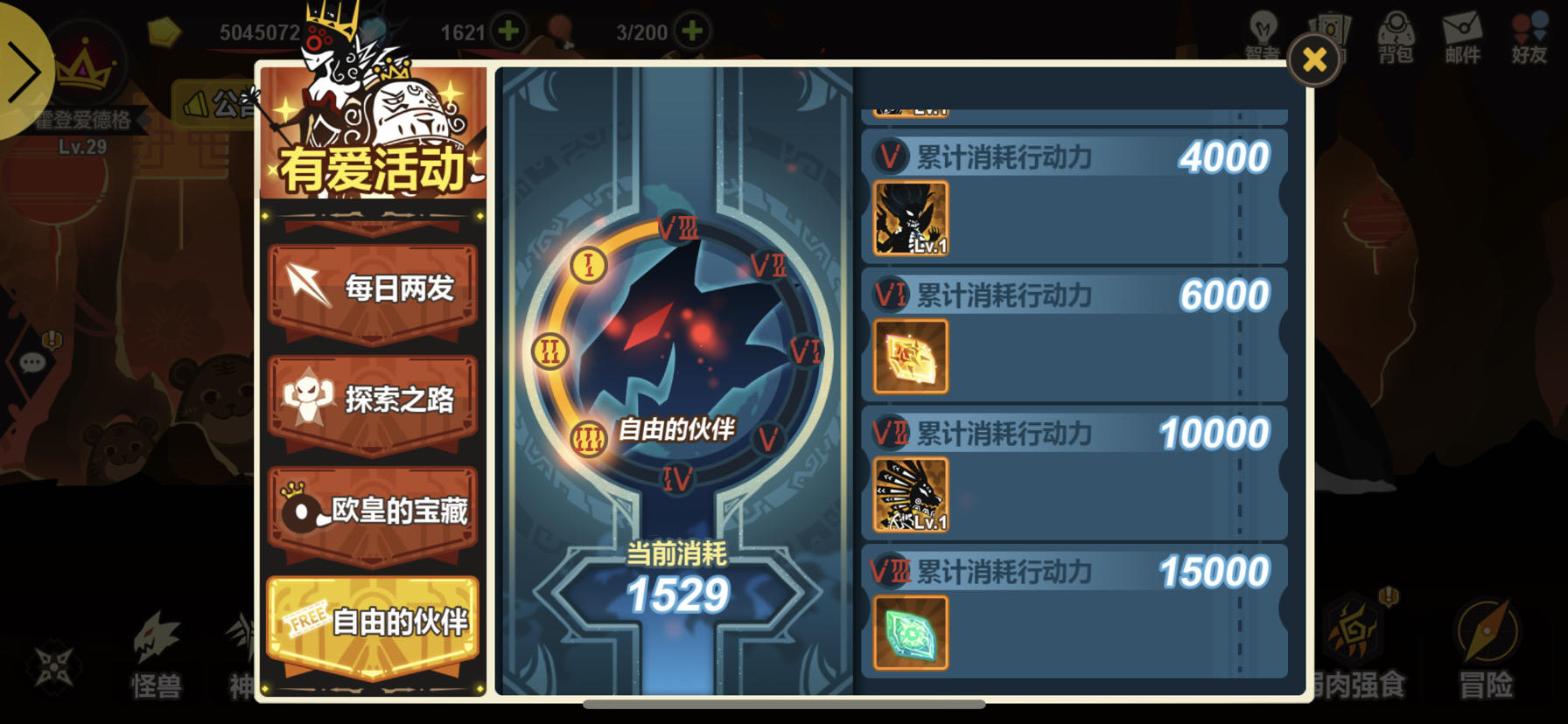Tap the player avatar of 霍登爱德格
This screenshot has width=1568, height=724.
click(83, 70)
